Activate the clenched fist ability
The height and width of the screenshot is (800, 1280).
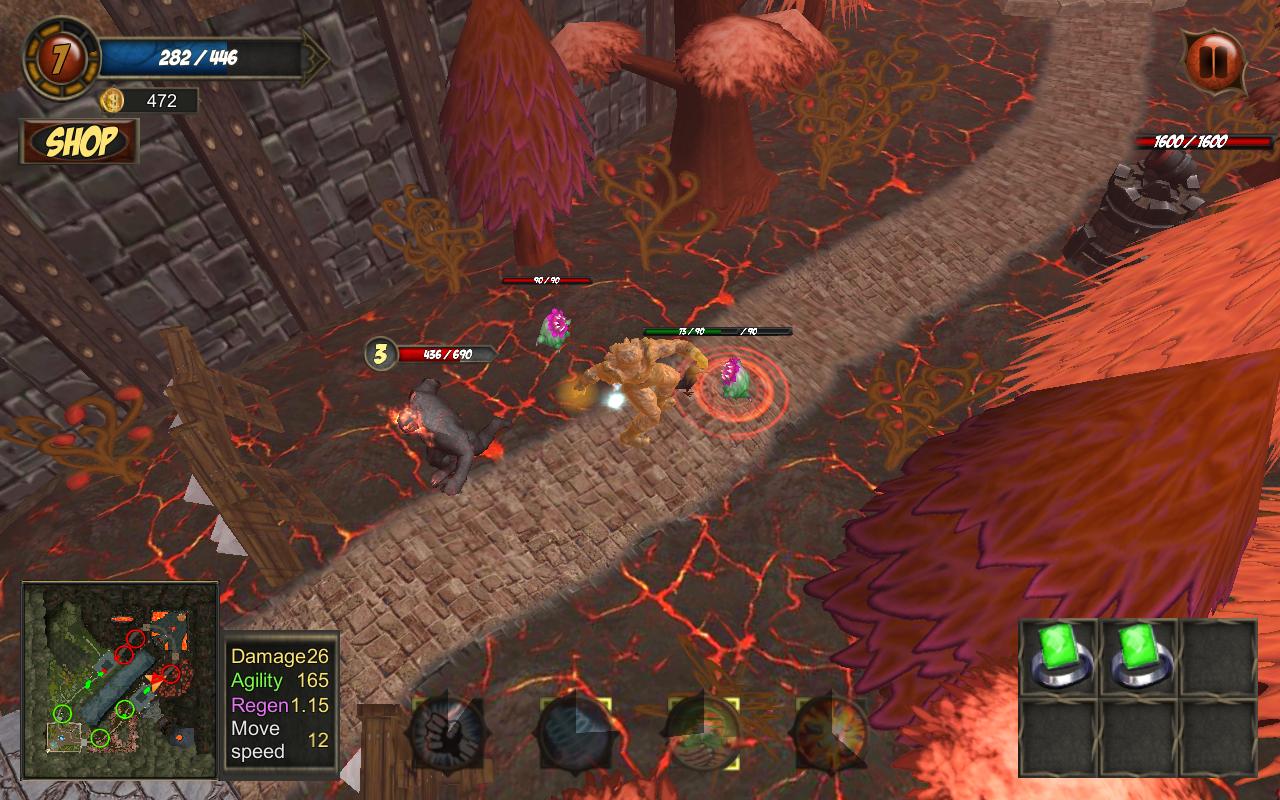point(447,735)
